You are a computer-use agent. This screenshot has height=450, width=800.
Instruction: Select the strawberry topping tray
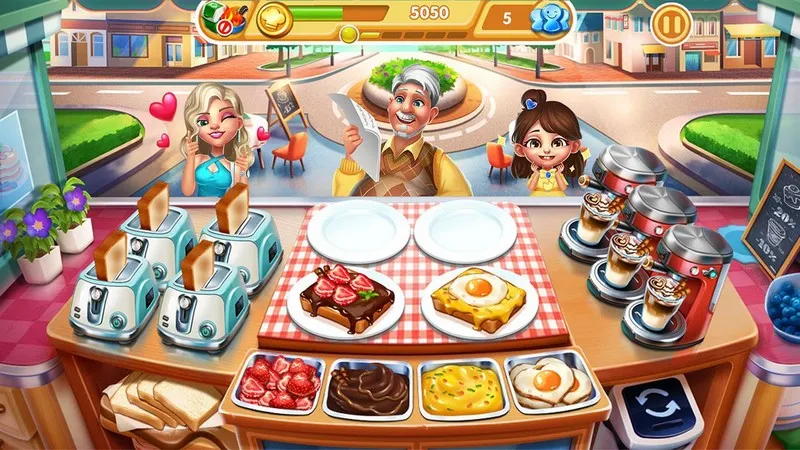click(277, 385)
